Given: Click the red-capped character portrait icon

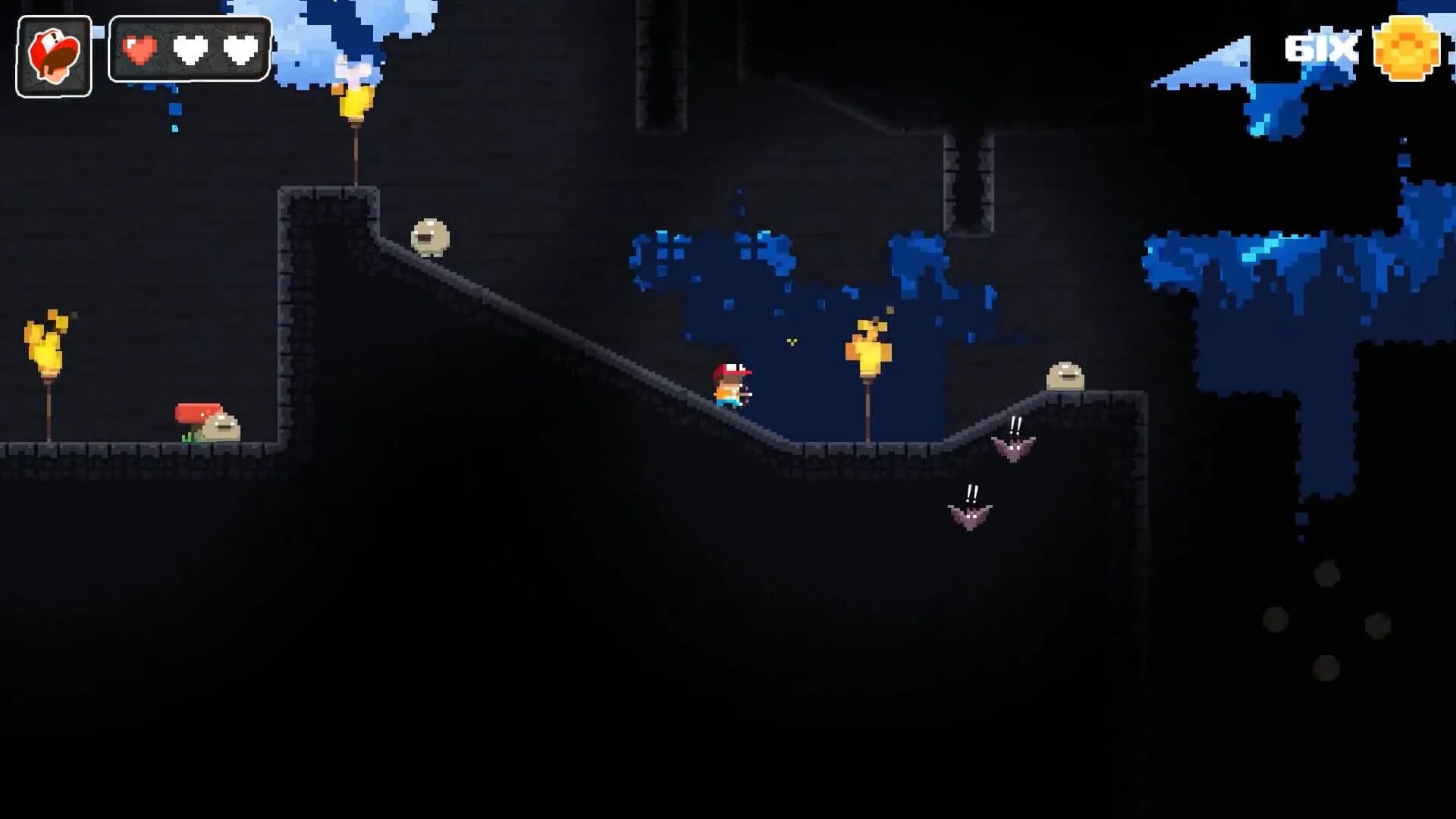Looking at the screenshot, I should click(x=53, y=53).
